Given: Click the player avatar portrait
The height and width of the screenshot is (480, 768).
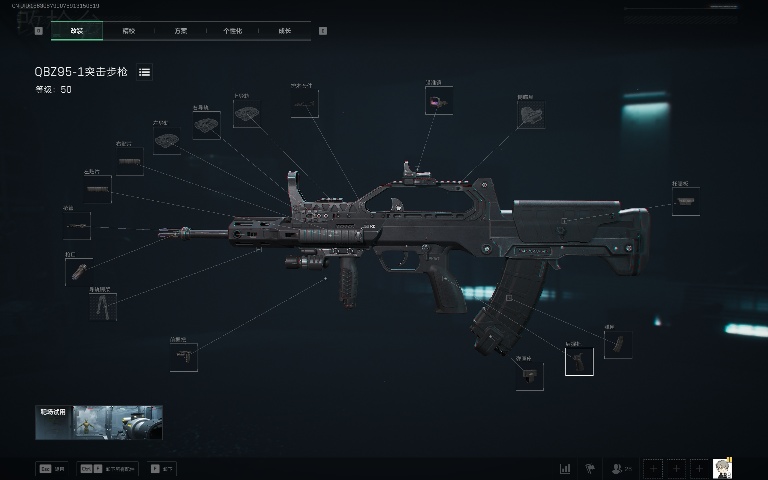Looking at the screenshot, I should pyautogui.click(x=722, y=468).
